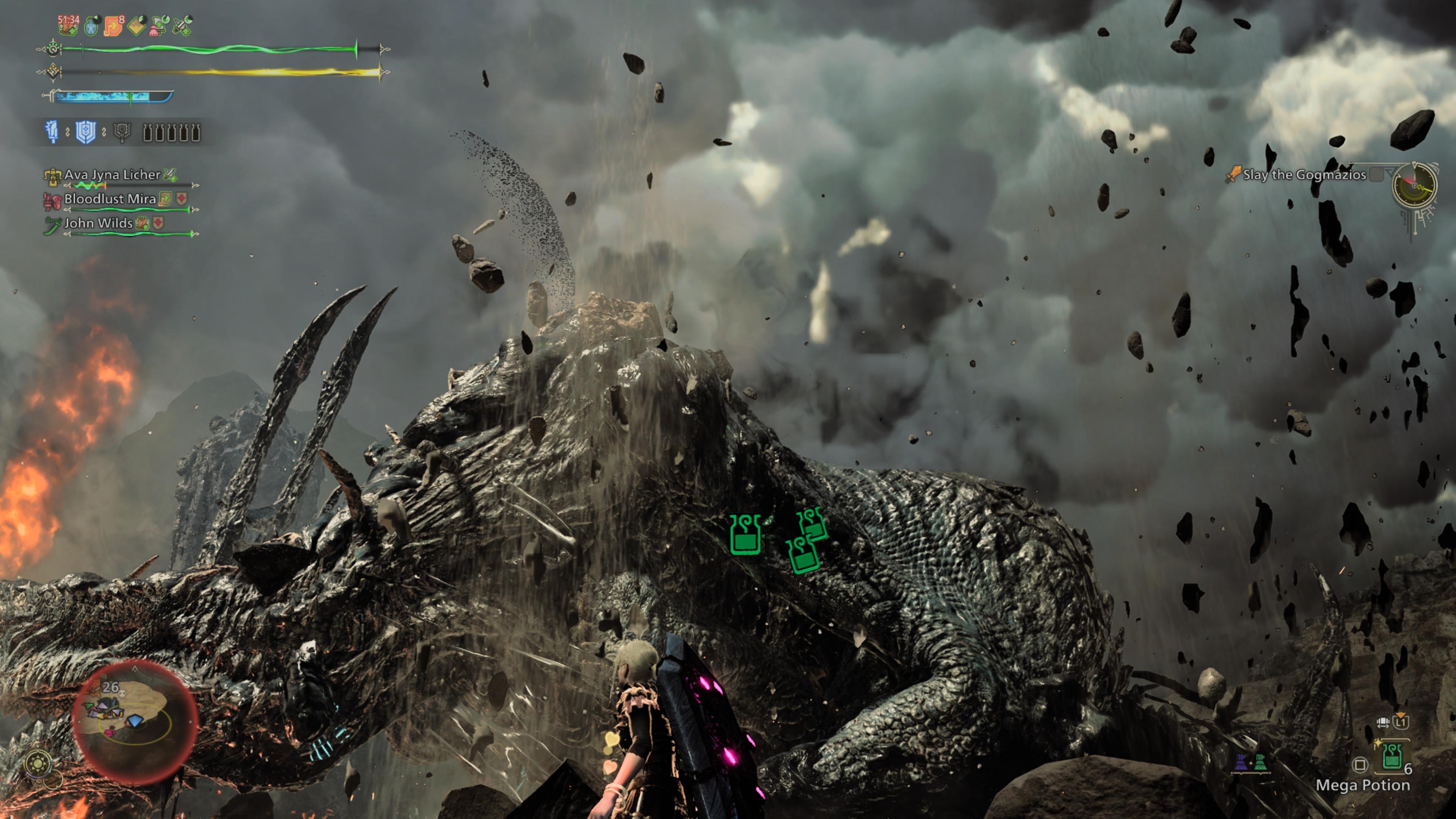Click the green ammo flask icon
1456x819 pixels.
(x=1260, y=763)
